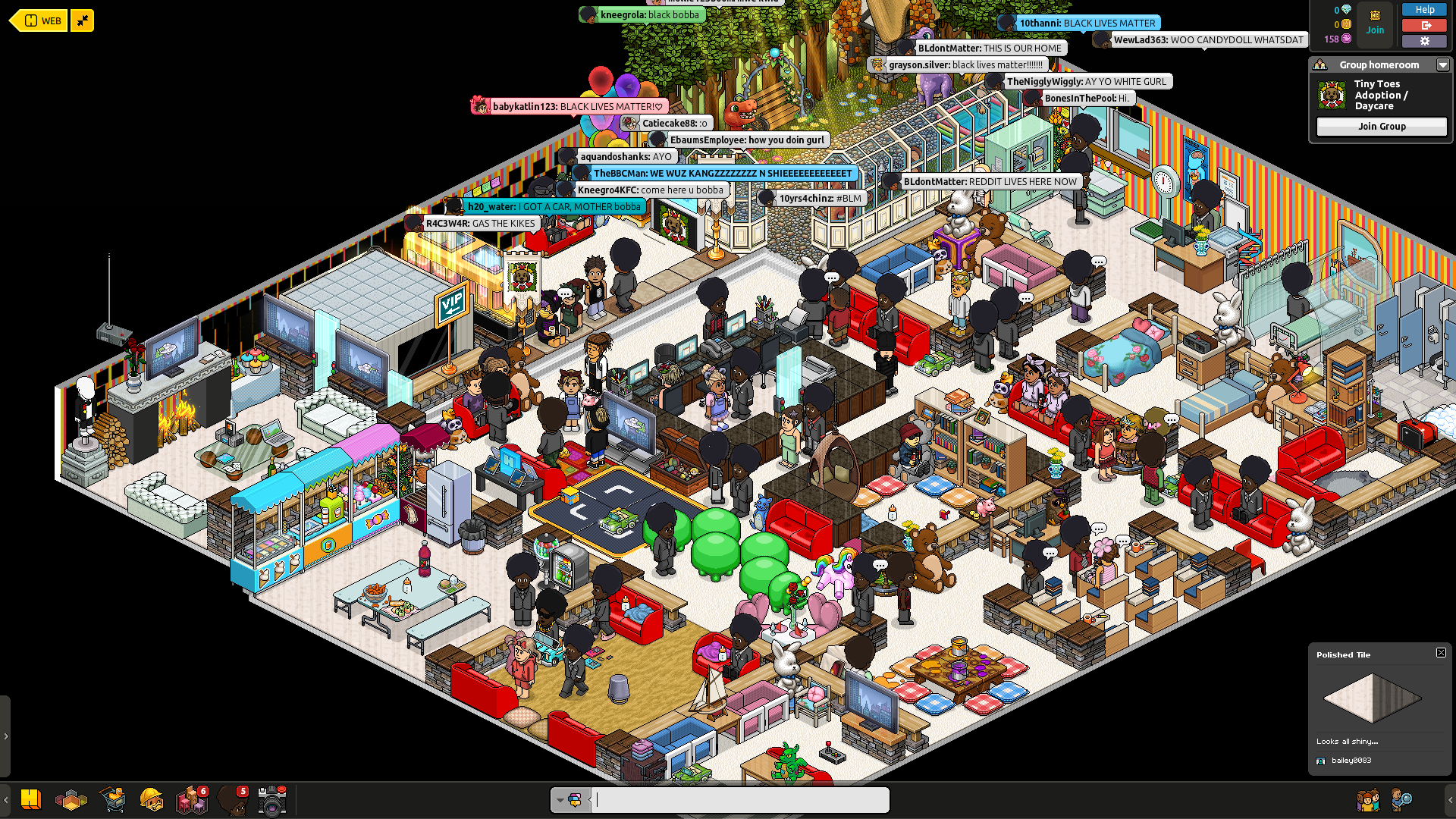The height and width of the screenshot is (819, 1456).
Task: Click the chat text input box
Action: [x=740, y=799]
